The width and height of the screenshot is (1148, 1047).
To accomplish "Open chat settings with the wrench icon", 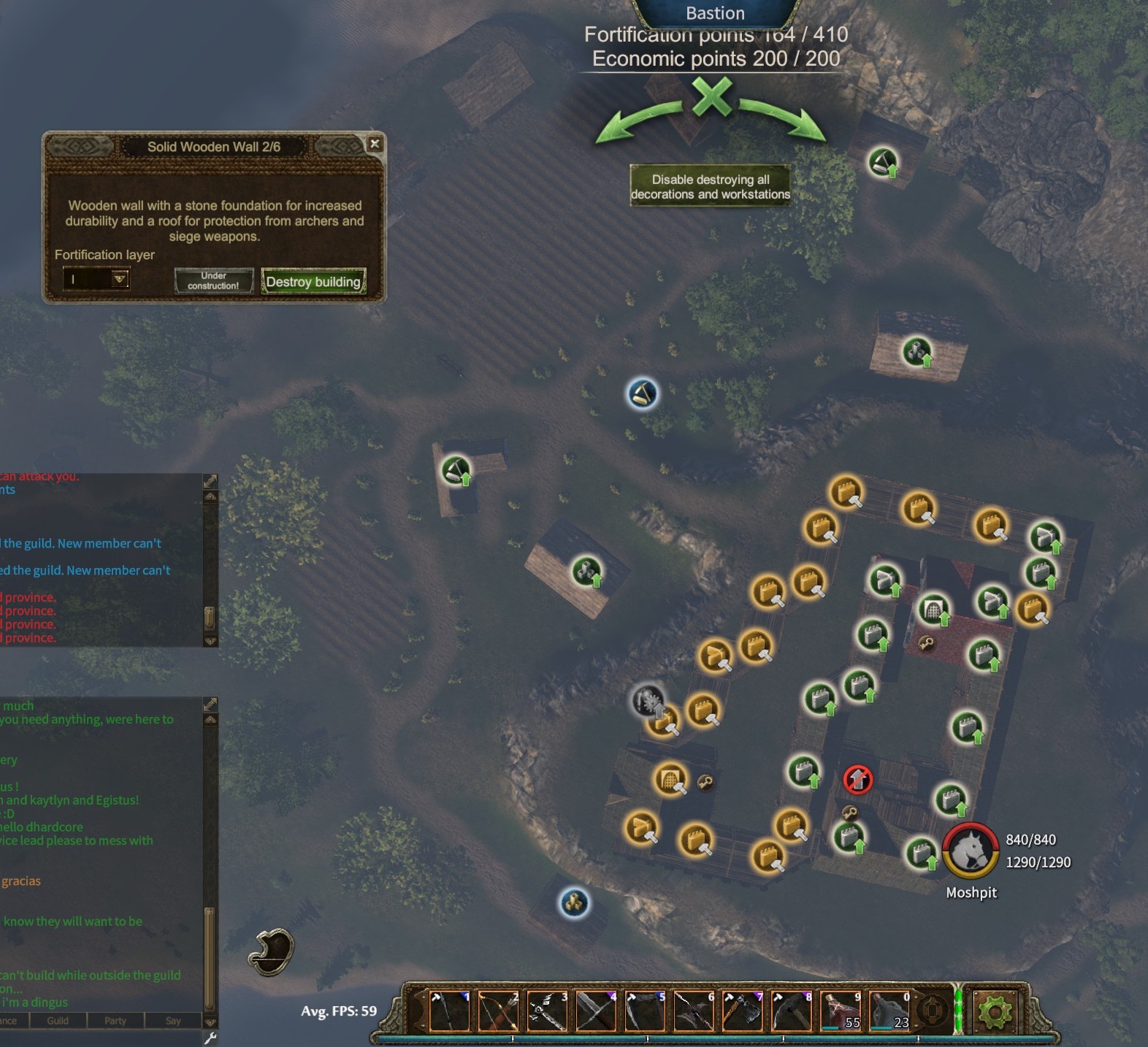I will (x=210, y=1038).
